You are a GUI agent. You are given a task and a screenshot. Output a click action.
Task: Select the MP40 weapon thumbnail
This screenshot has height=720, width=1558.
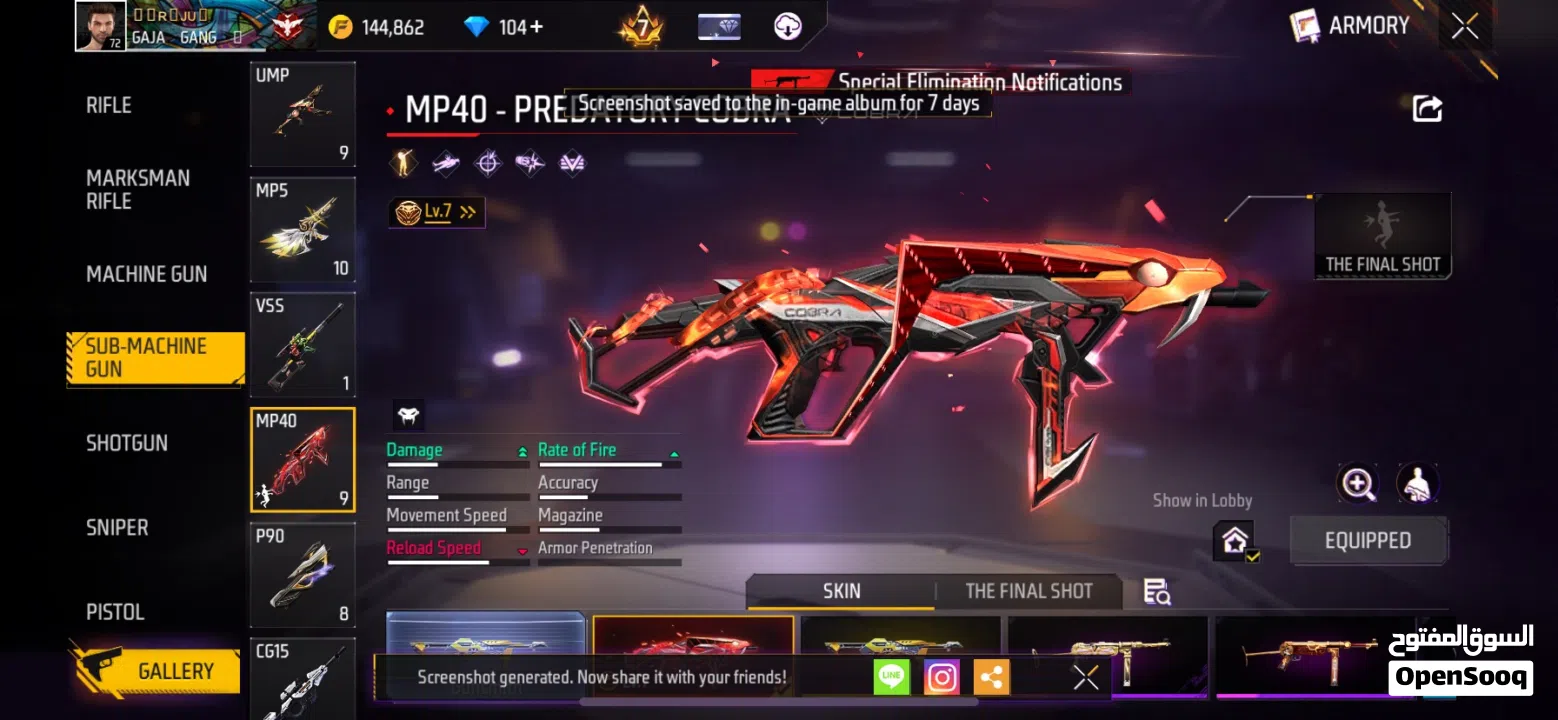coord(303,460)
